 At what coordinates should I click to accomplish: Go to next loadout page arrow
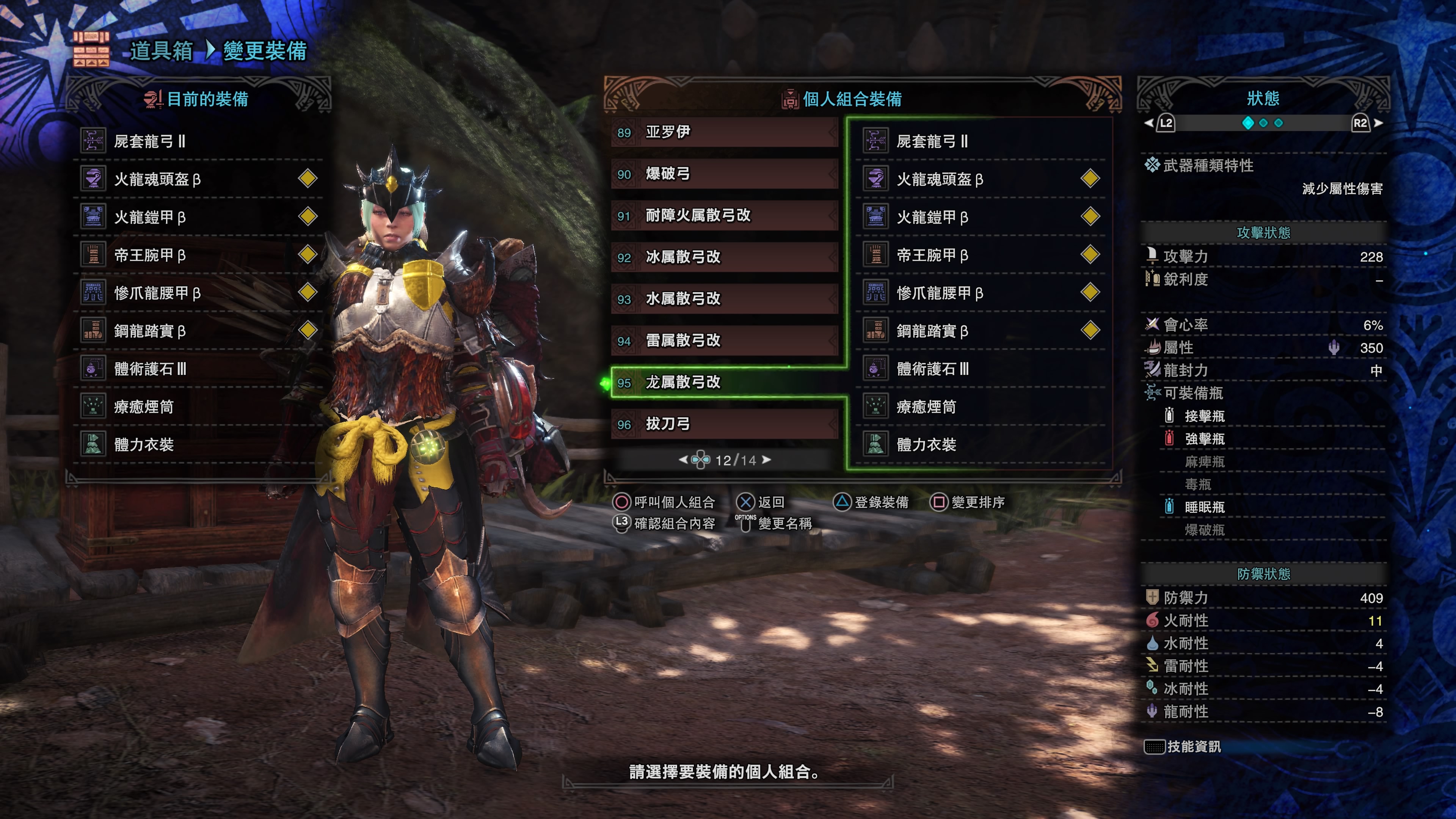[x=767, y=460]
